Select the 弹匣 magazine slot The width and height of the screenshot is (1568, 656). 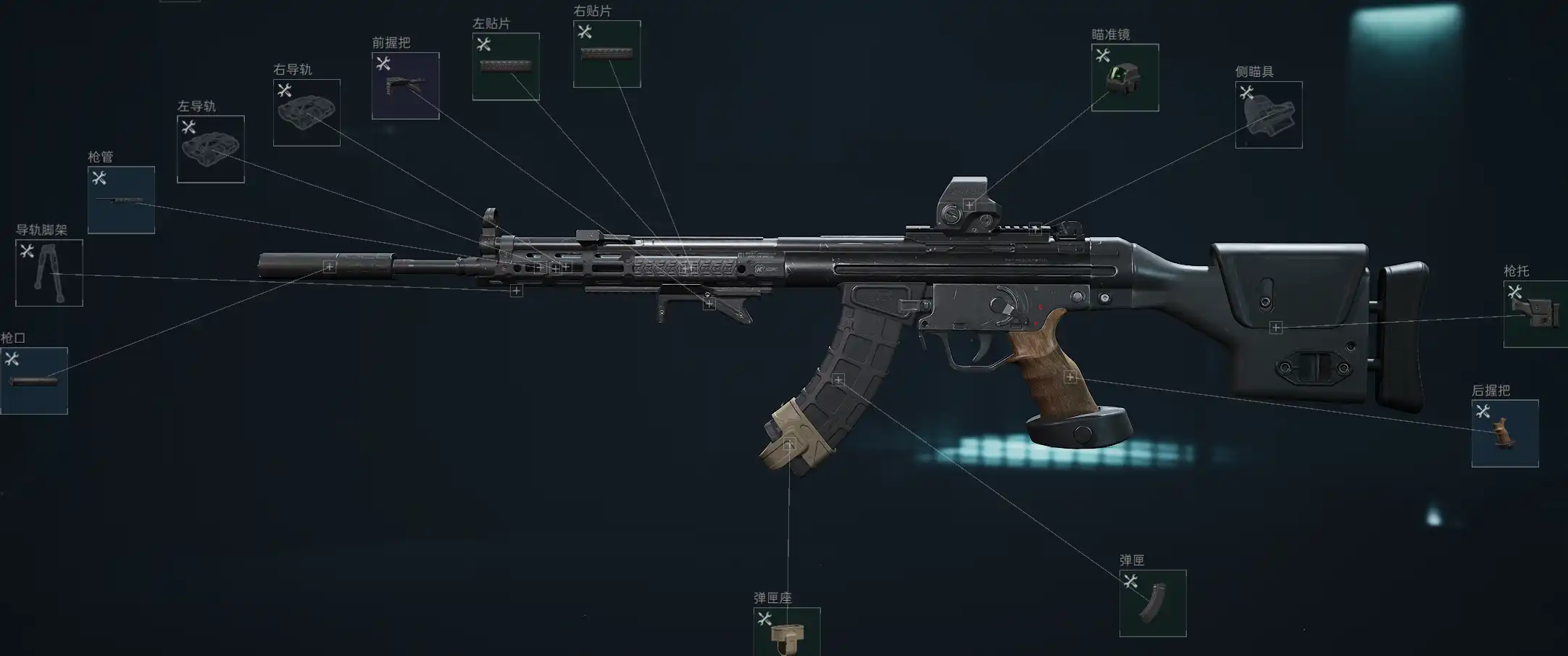(1152, 603)
